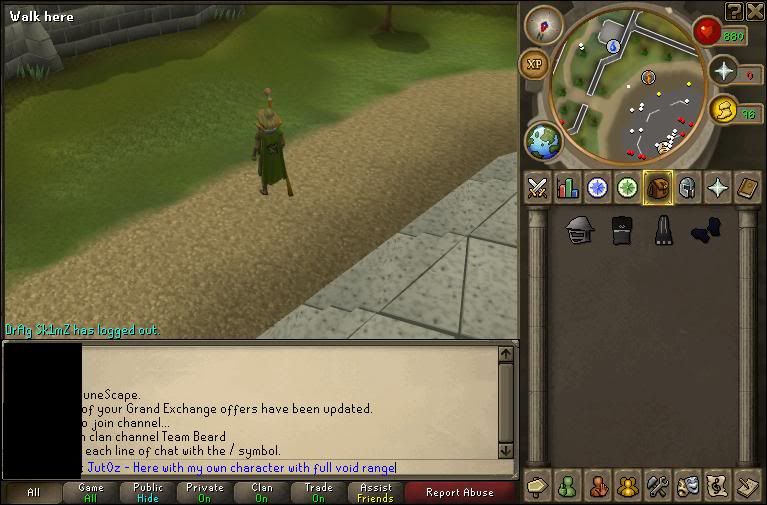767x505 pixels.
Task: Open the Report Abuse dialog
Action: tap(459, 492)
